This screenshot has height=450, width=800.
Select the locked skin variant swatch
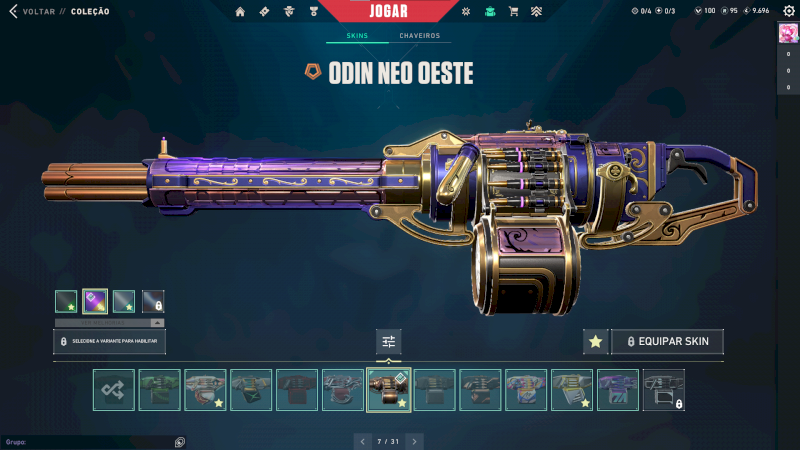(x=153, y=300)
